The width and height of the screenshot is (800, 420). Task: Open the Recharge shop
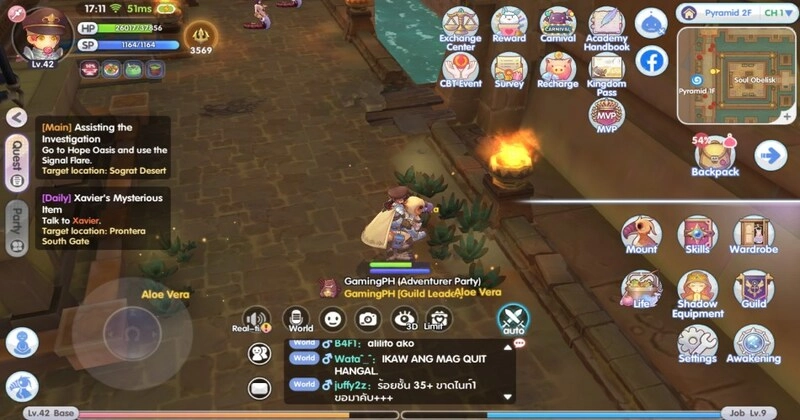558,68
